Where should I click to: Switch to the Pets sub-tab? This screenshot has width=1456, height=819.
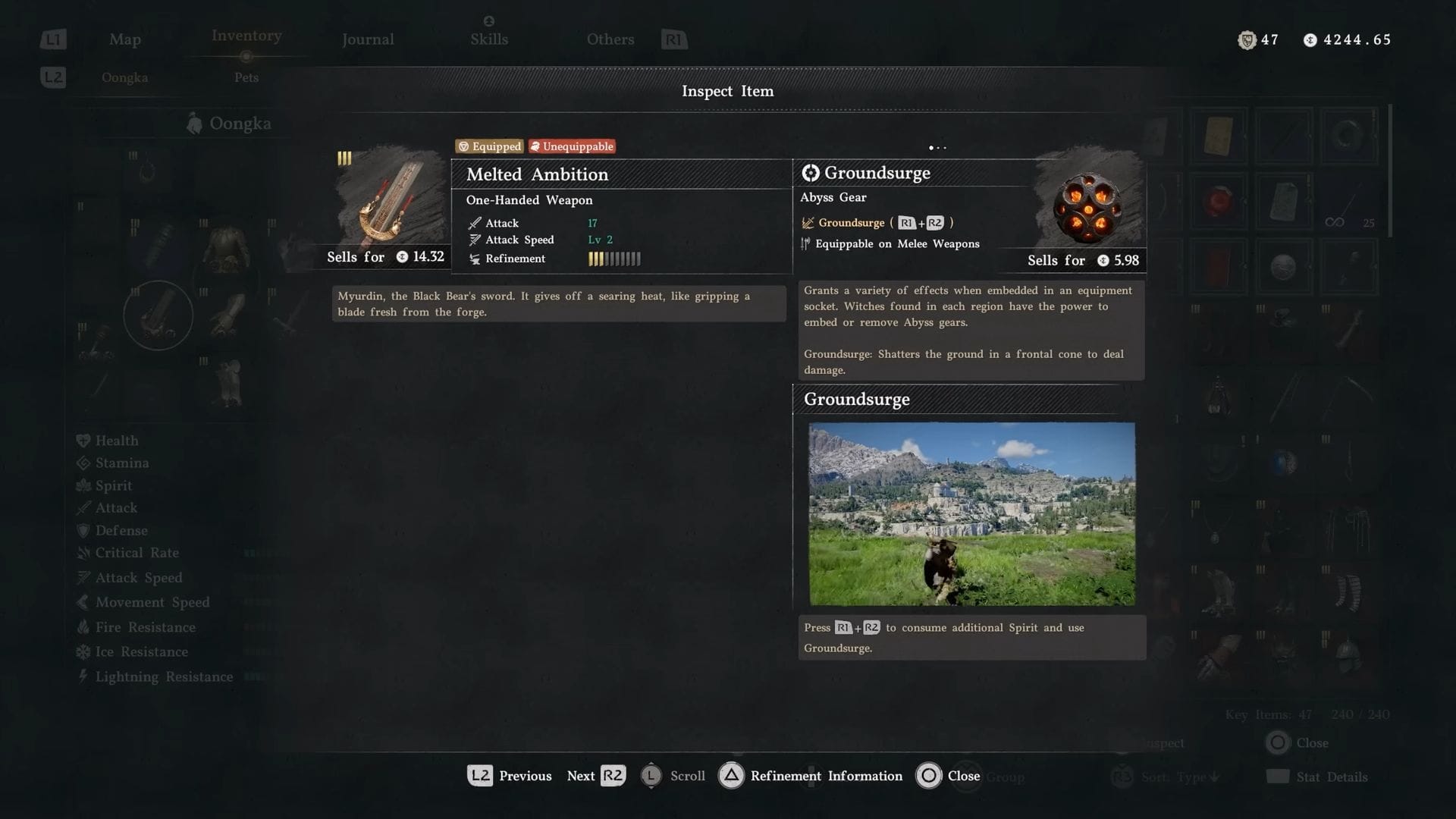[x=246, y=77]
